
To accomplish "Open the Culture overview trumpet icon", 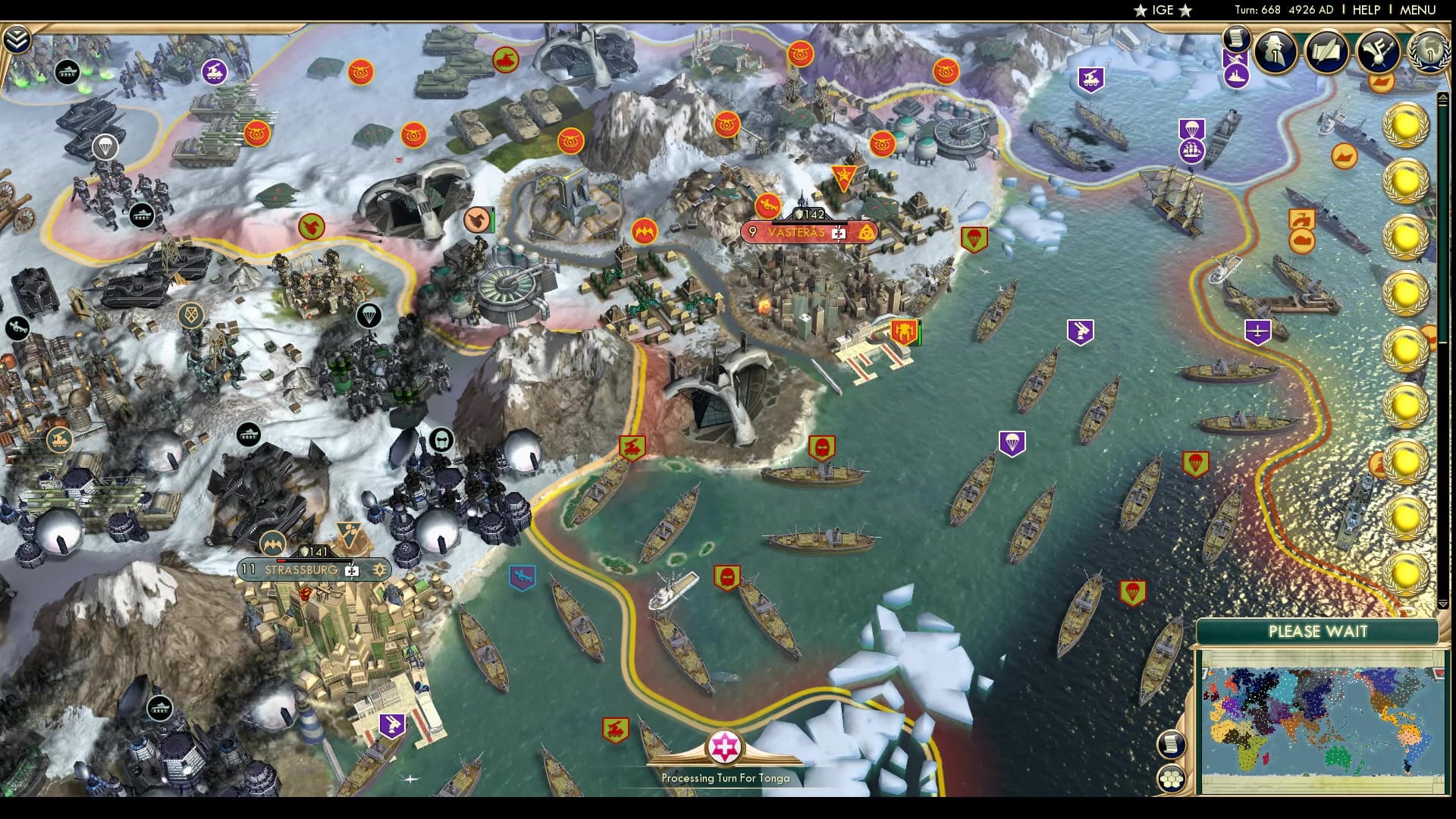I will point(1379,53).
